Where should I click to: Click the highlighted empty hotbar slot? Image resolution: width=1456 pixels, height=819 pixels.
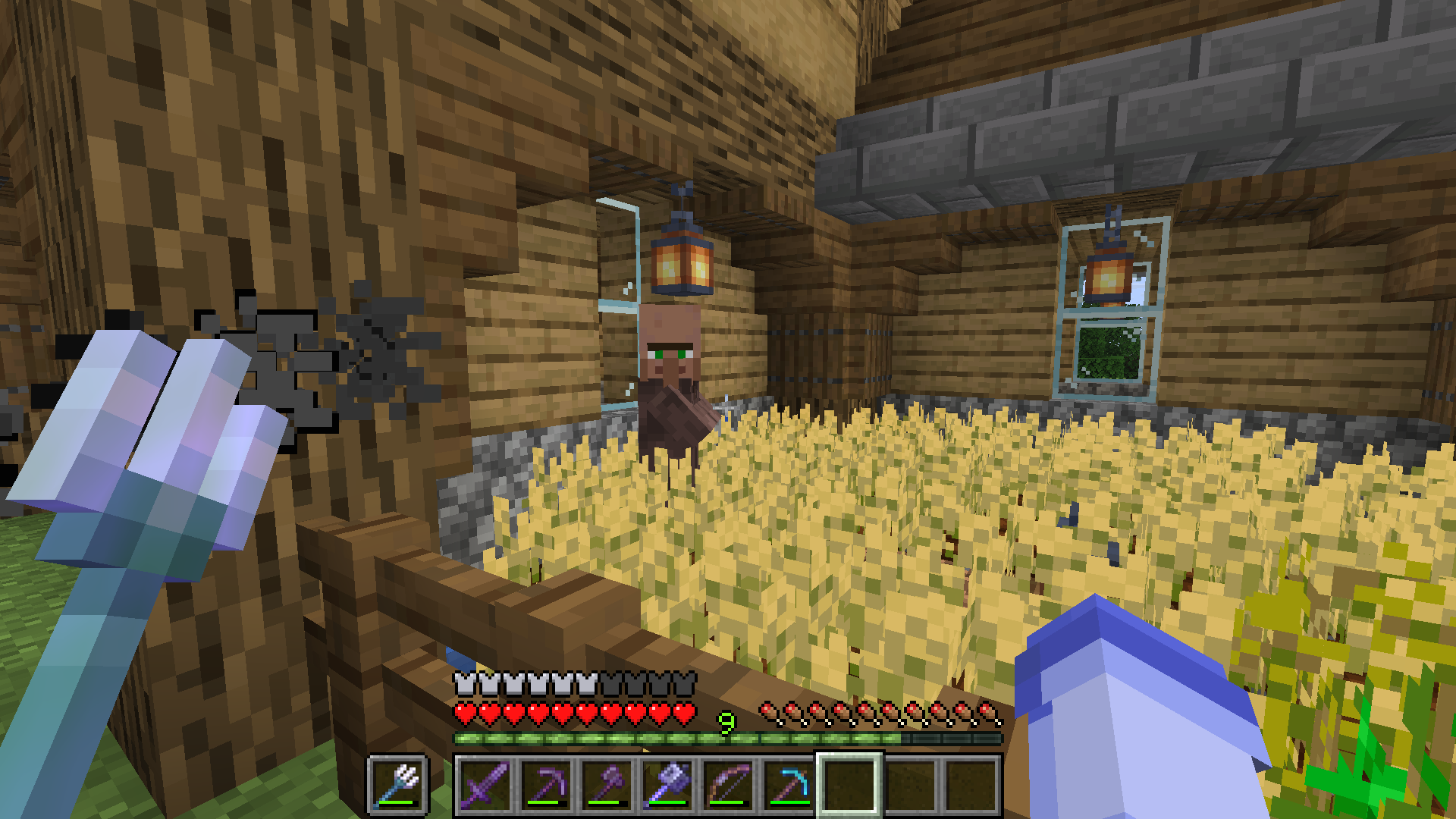(849, 785)
